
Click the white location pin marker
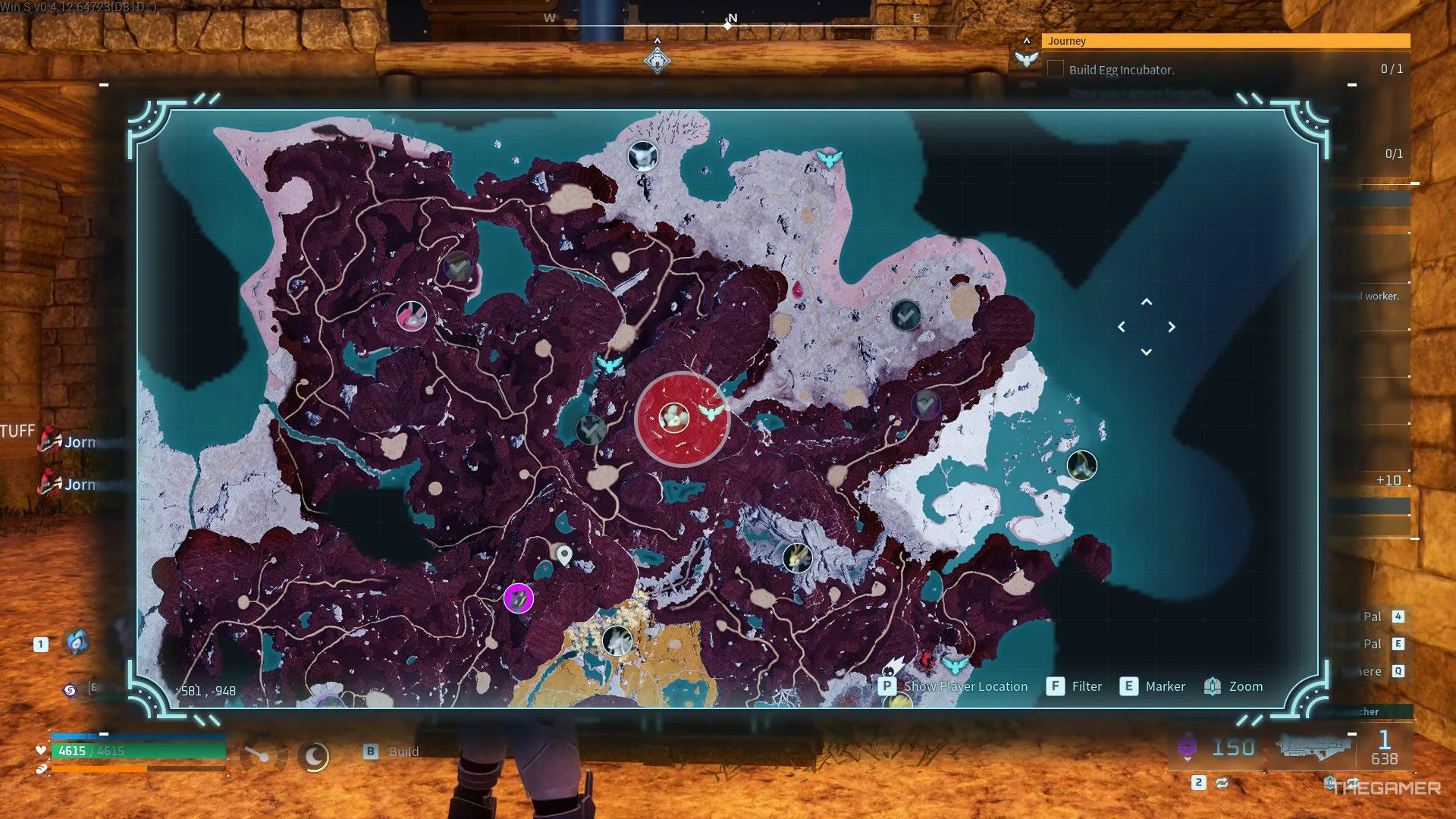pos(564,556)
